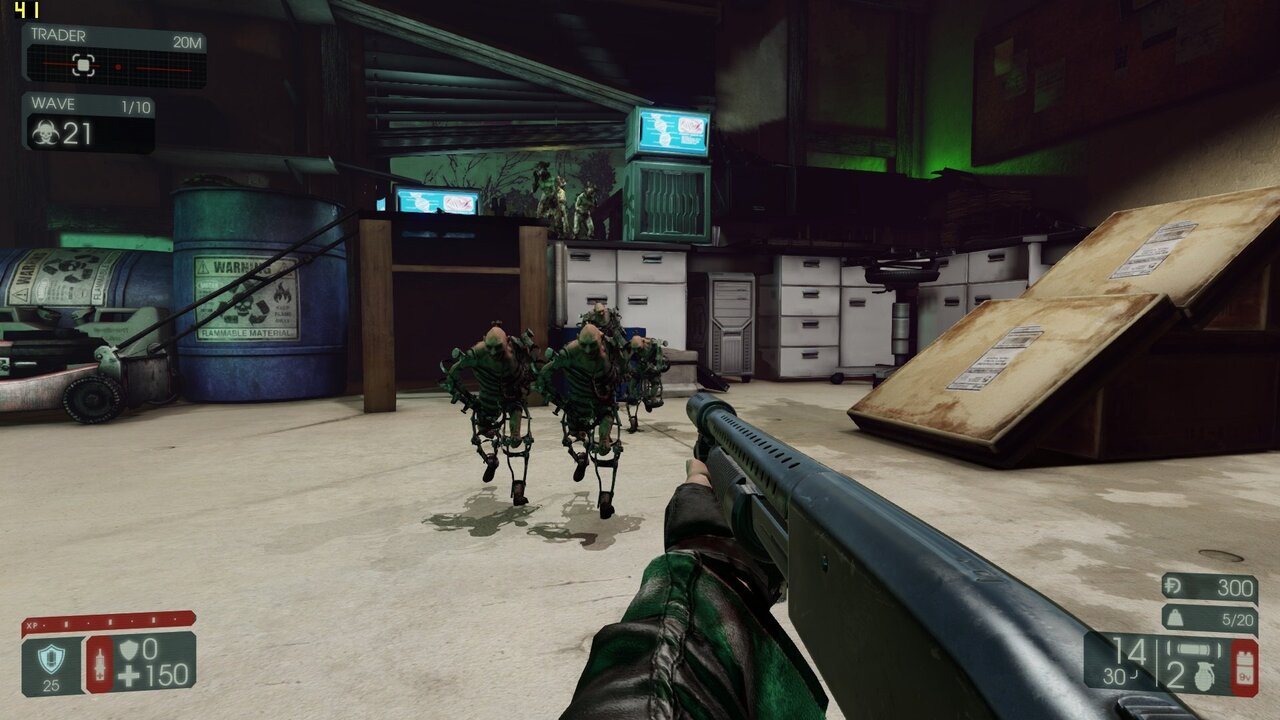
Task: Click the healing syringe icon
Action: point(101,665)
